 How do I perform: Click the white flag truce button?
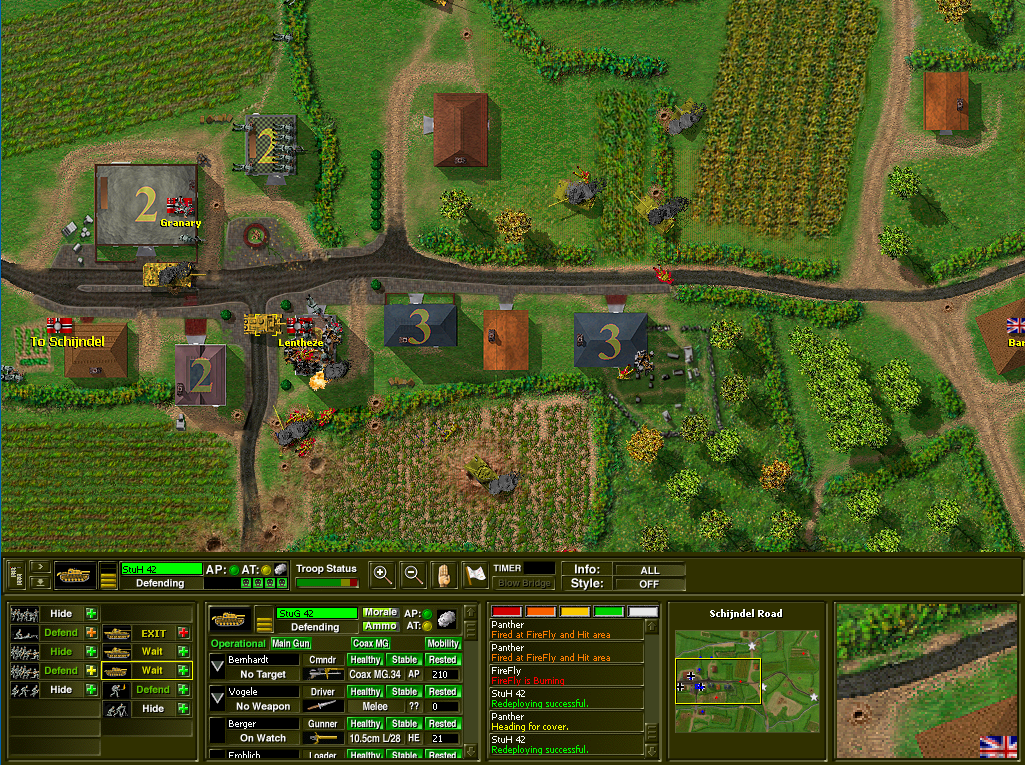coord(476,575)
